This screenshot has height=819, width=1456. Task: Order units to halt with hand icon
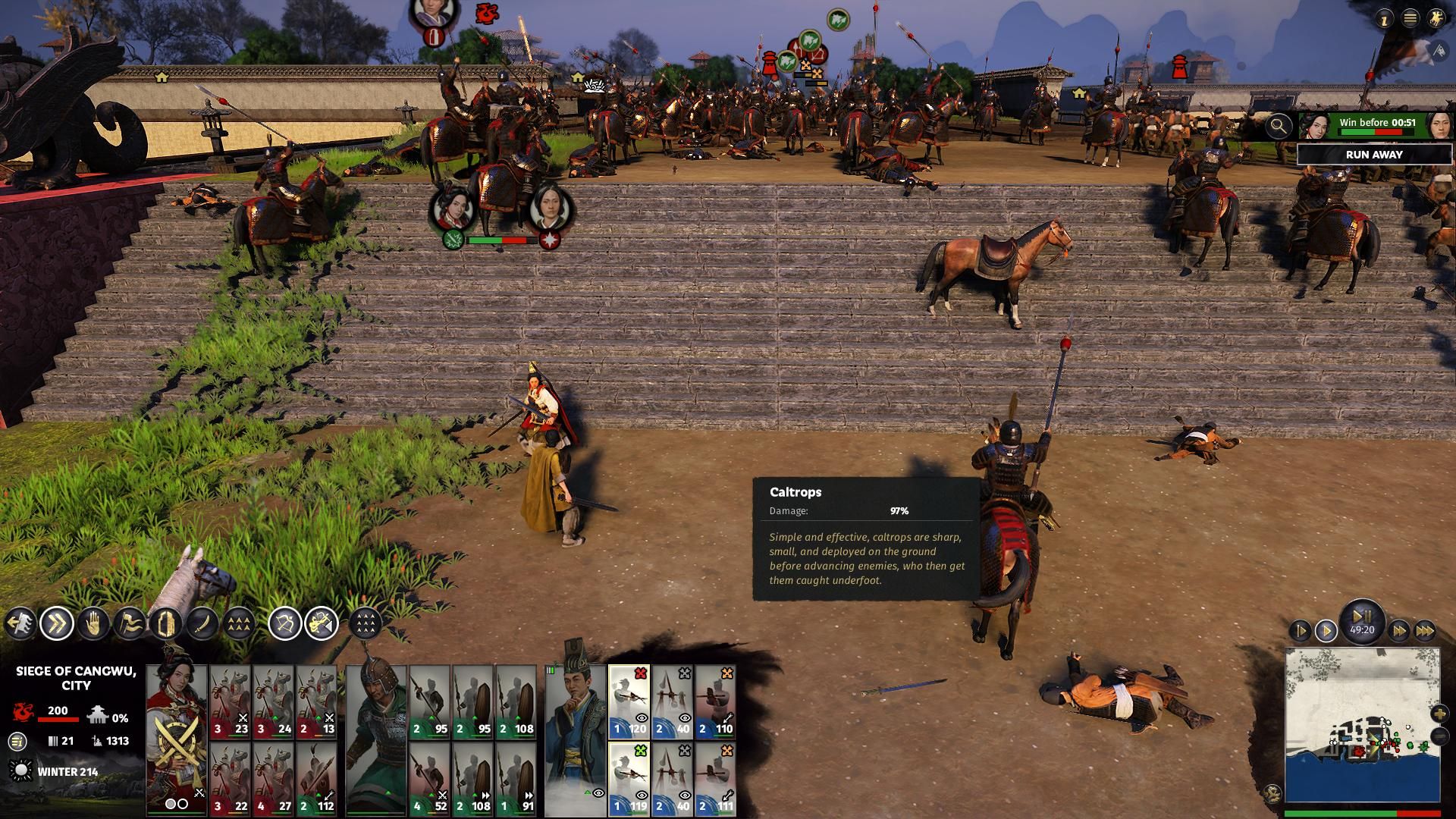[x=93, y=624]
